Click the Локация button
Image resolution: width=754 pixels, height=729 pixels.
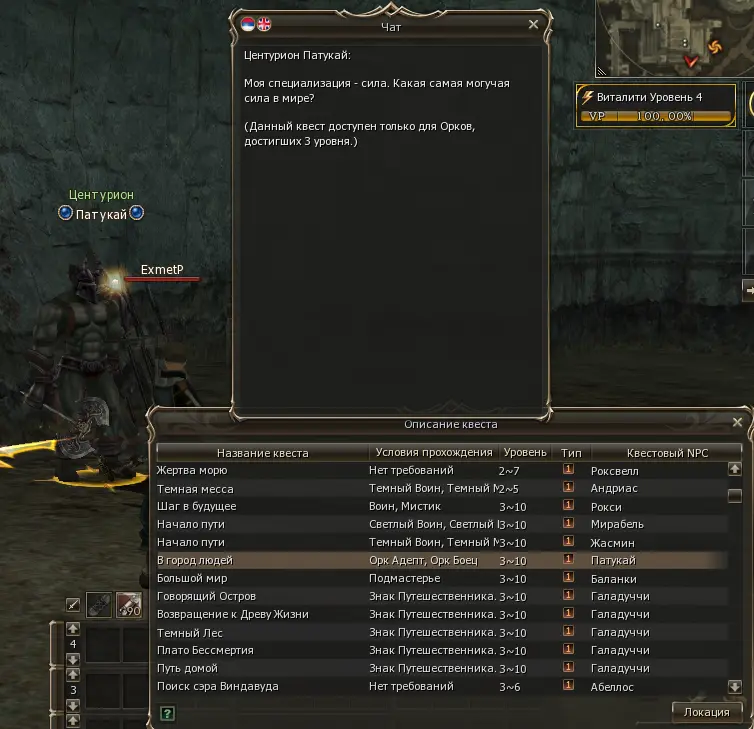tap(706, 712)
